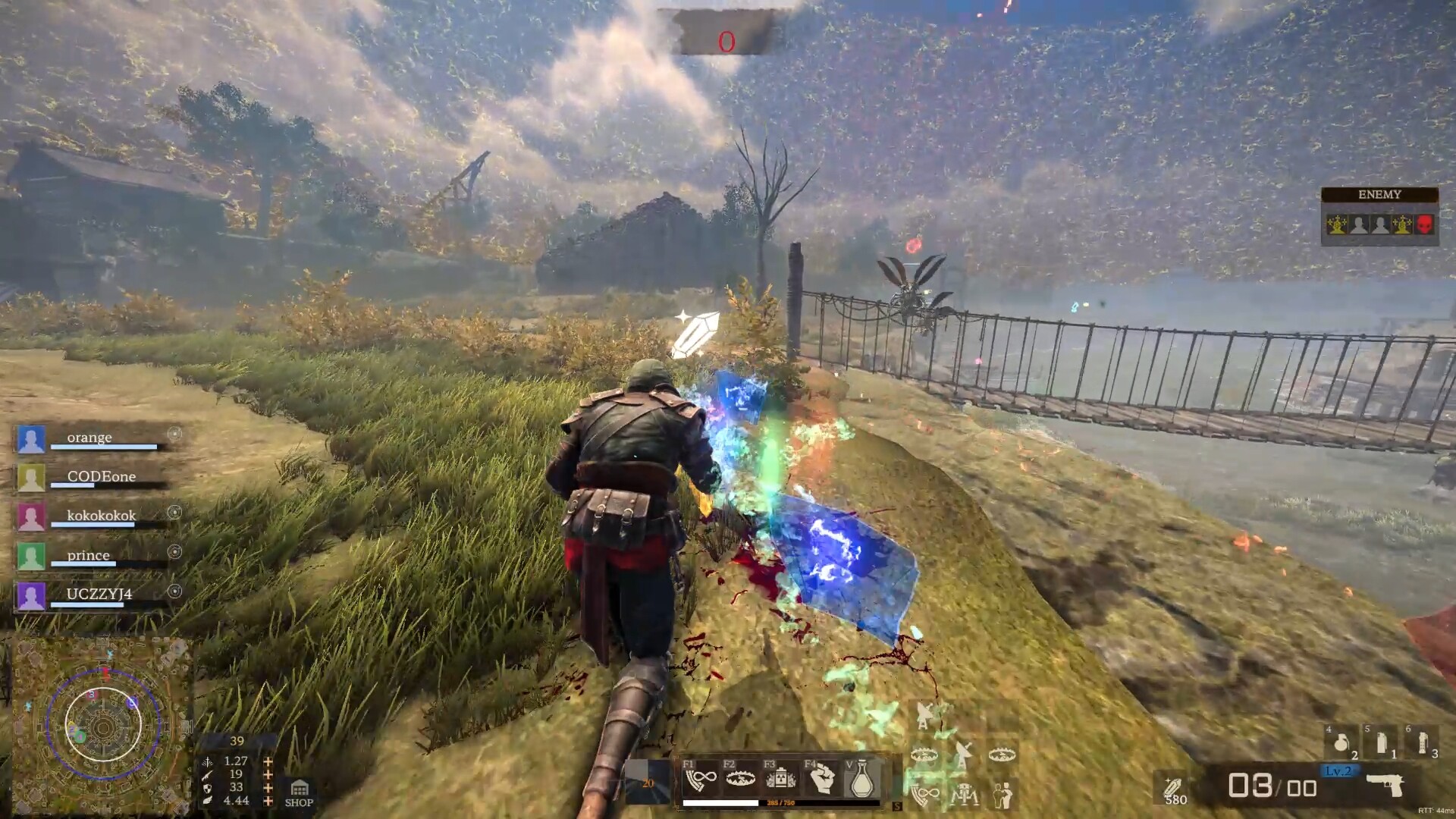Select the grenade in slot 4
This screenshot has height=819, width=1456.
coord(1341,742)
